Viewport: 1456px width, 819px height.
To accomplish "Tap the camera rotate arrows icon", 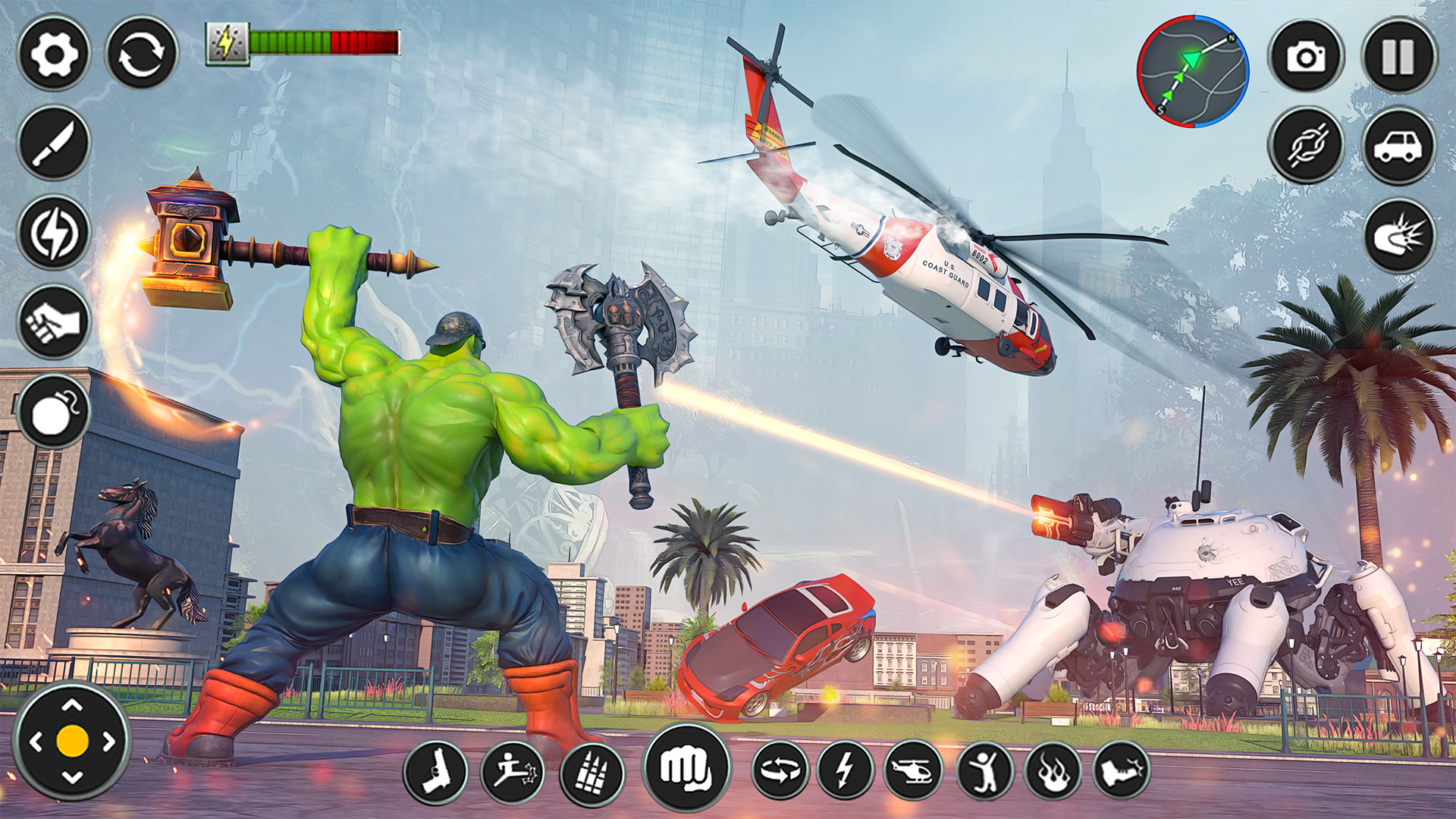I will pos(781,769).
